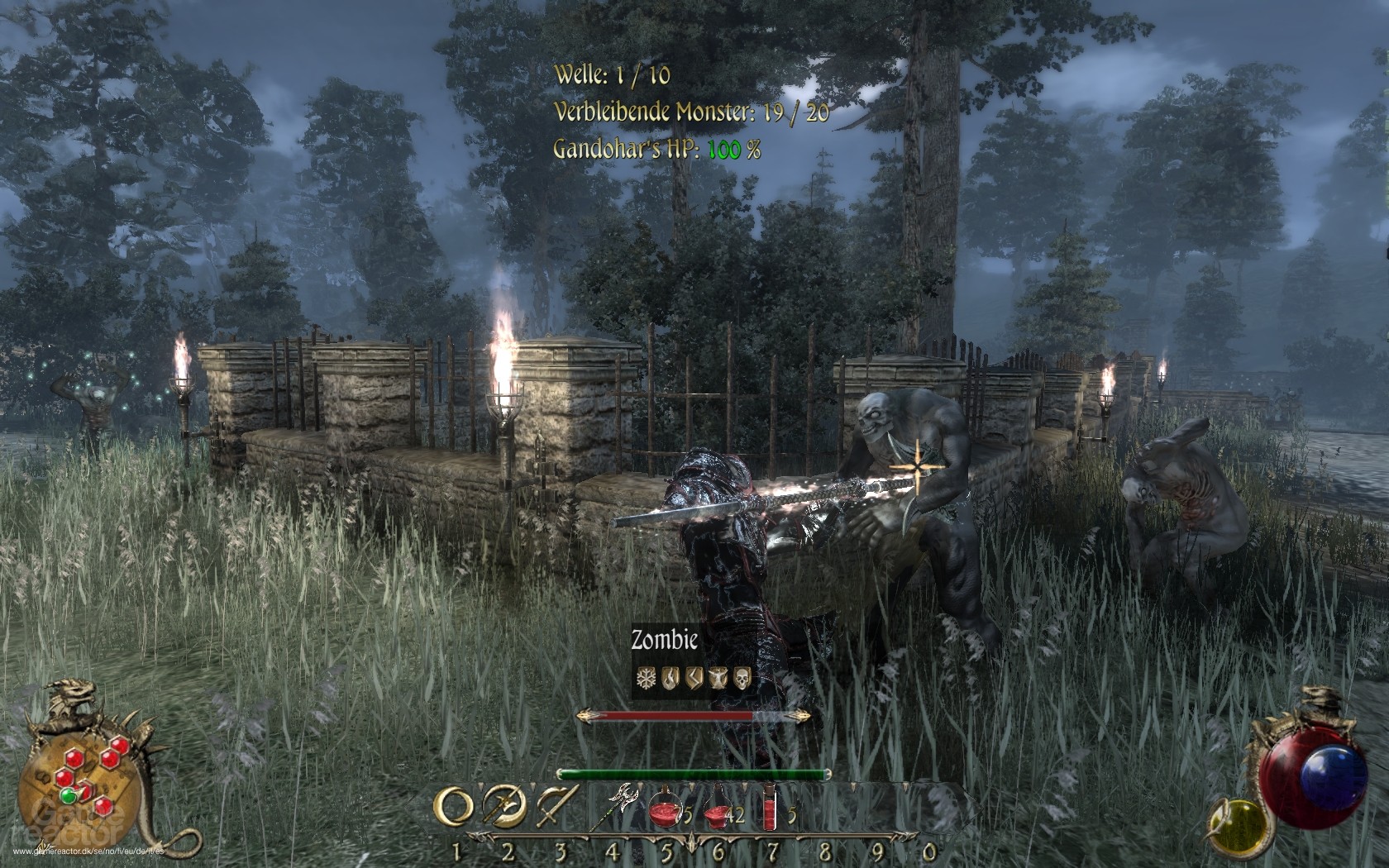Select the golden ring skill in hotbar
Viewport: 1389px width, 868px height.
(x=454, y=807)
